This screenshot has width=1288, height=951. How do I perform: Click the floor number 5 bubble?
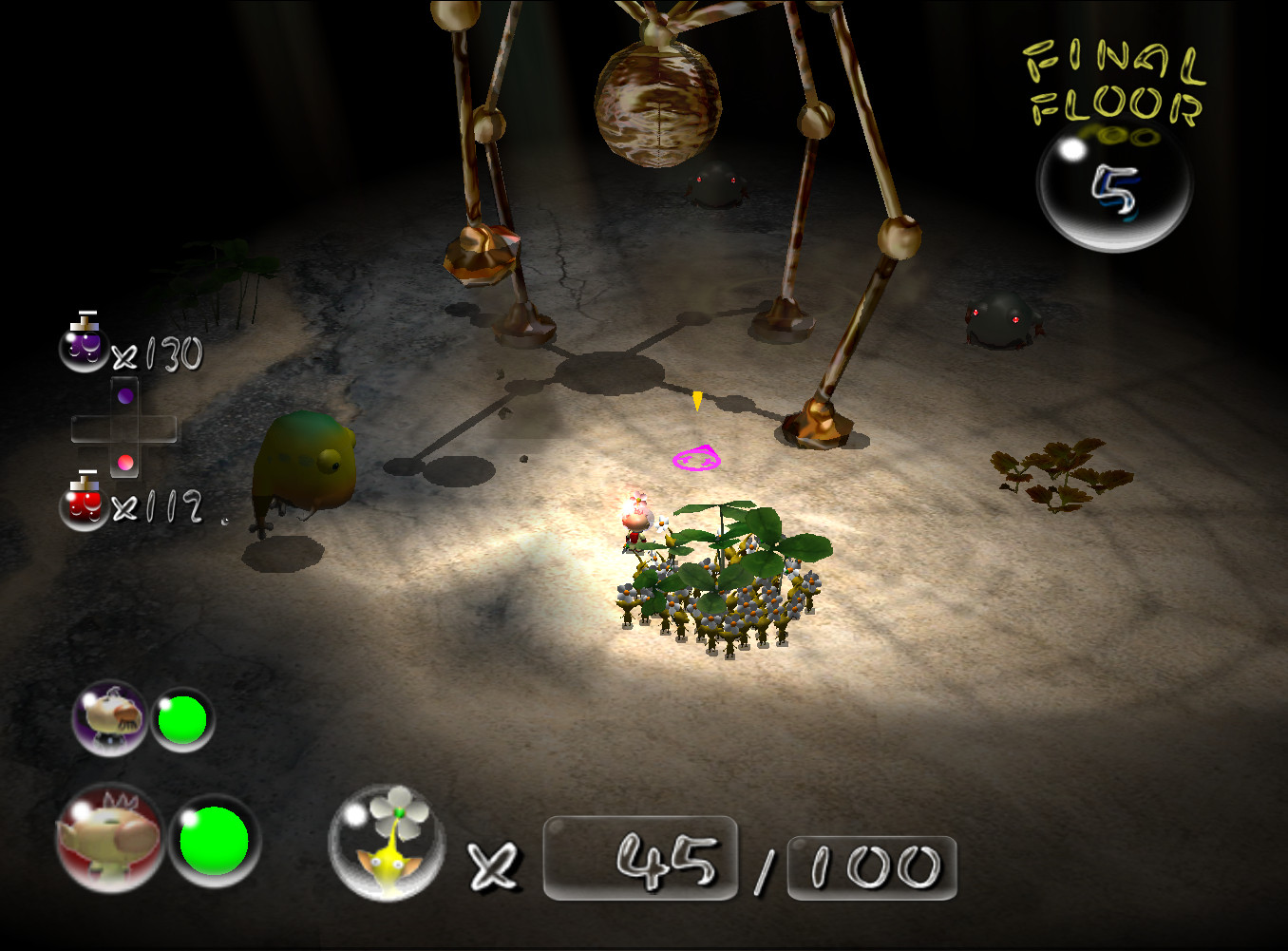coord(1116,186)
